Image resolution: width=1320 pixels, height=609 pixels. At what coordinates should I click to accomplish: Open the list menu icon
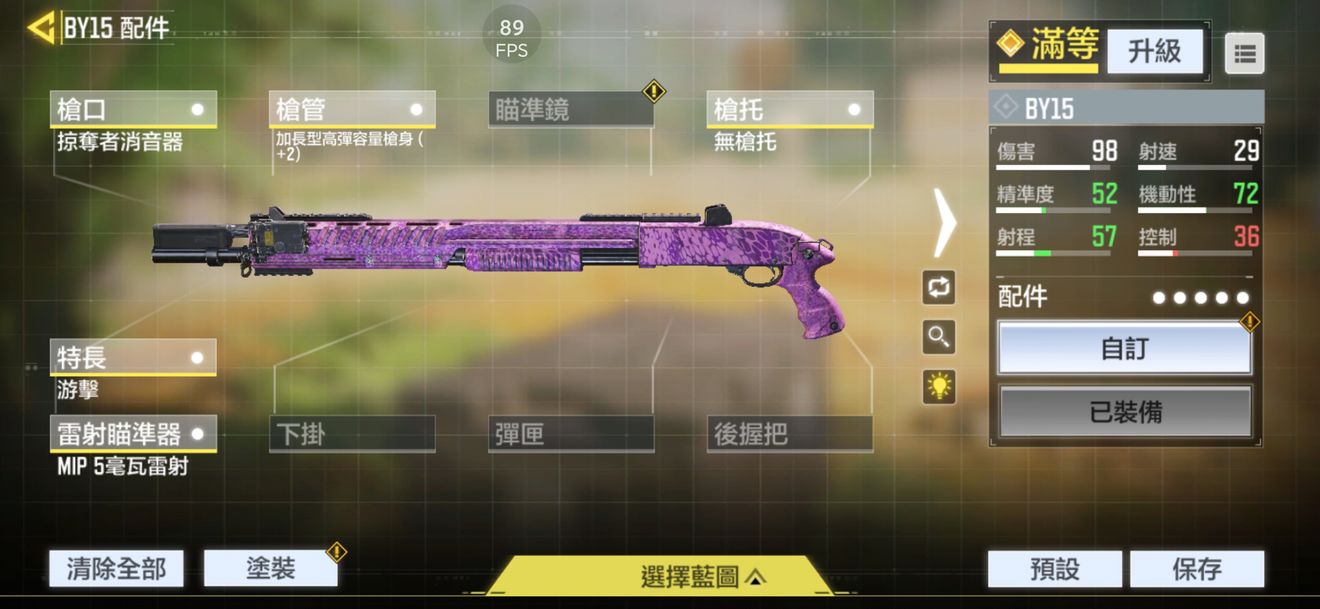click(x=1244, y=54)
